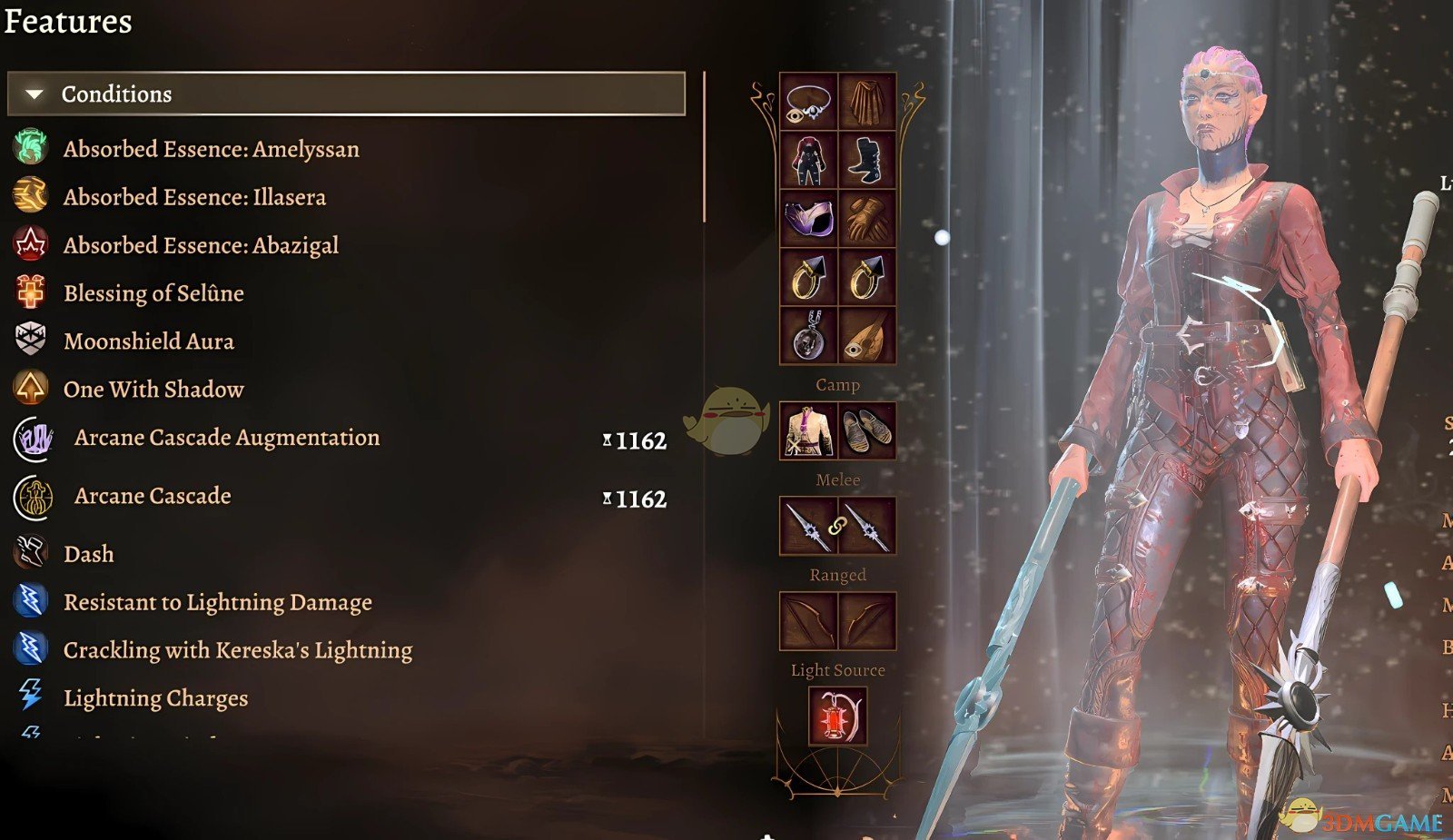Viewport: 1453px width, 840px height.
Task: Toggle the weapon link between melee weapons
Action: click(837, 527)
